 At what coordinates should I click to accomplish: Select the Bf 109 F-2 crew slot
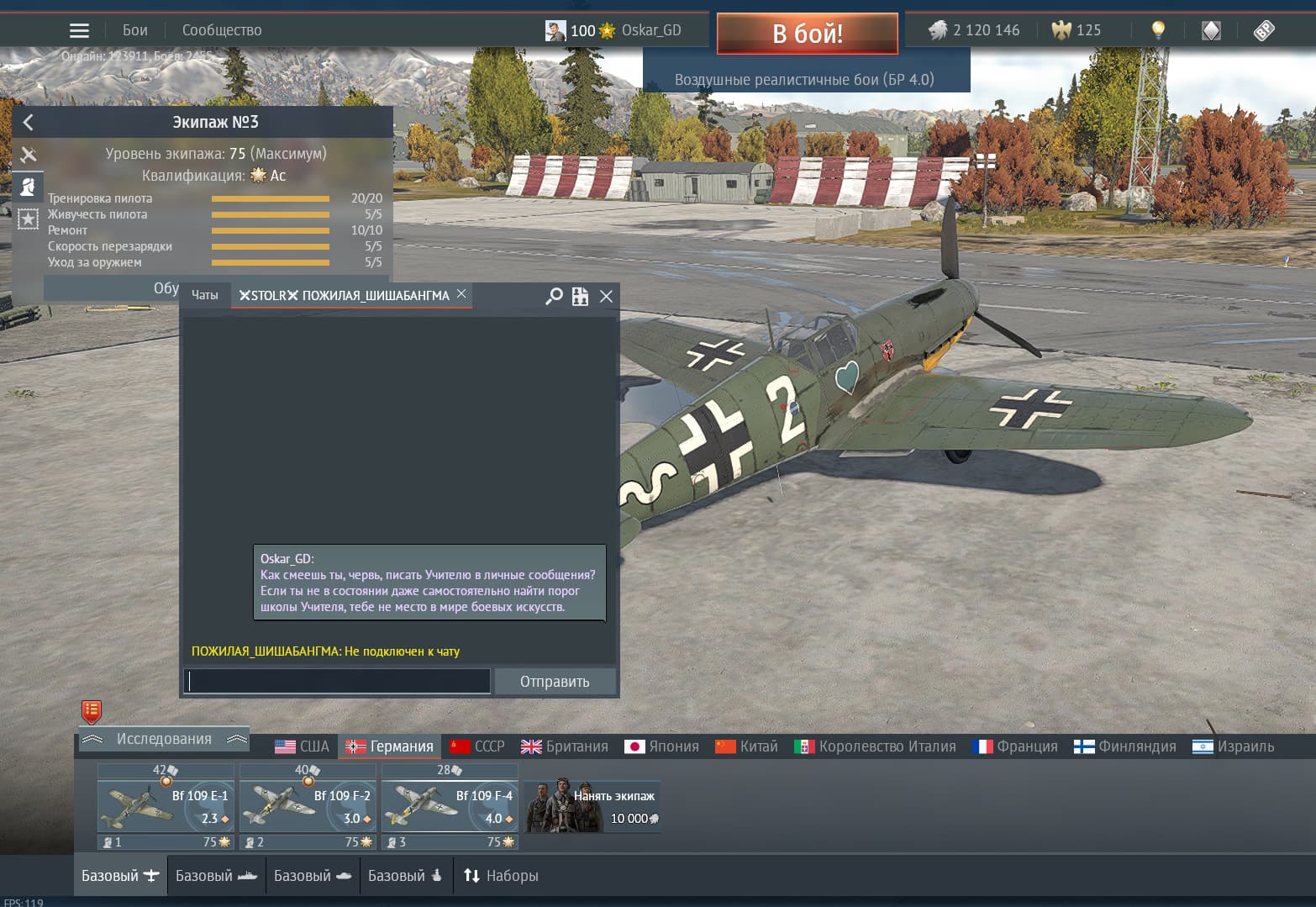click(308, 807)
